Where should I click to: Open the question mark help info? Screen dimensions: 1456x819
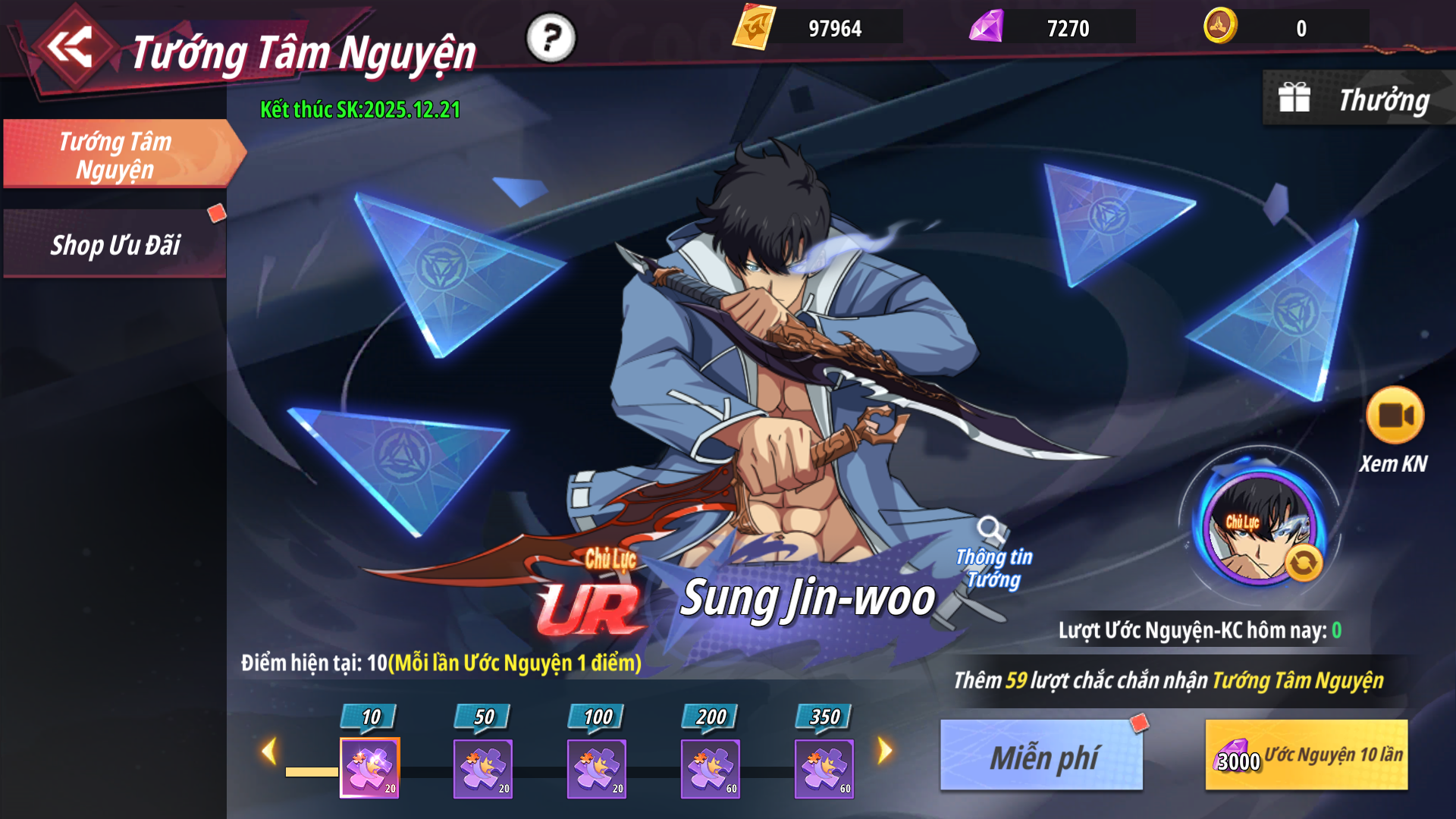point(551,37)
